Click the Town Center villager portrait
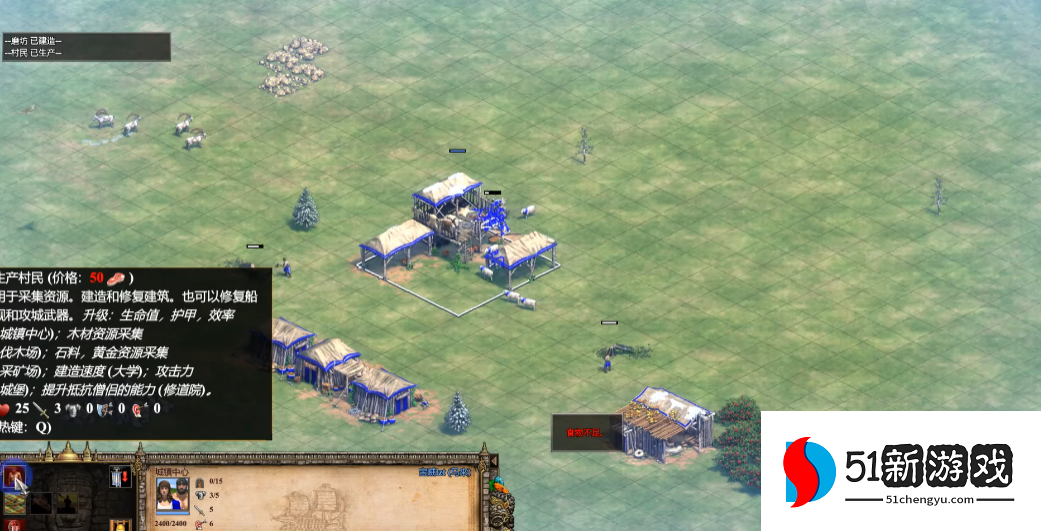The height and width of the screenshot is (531, 1041). (x=172, y=493)
